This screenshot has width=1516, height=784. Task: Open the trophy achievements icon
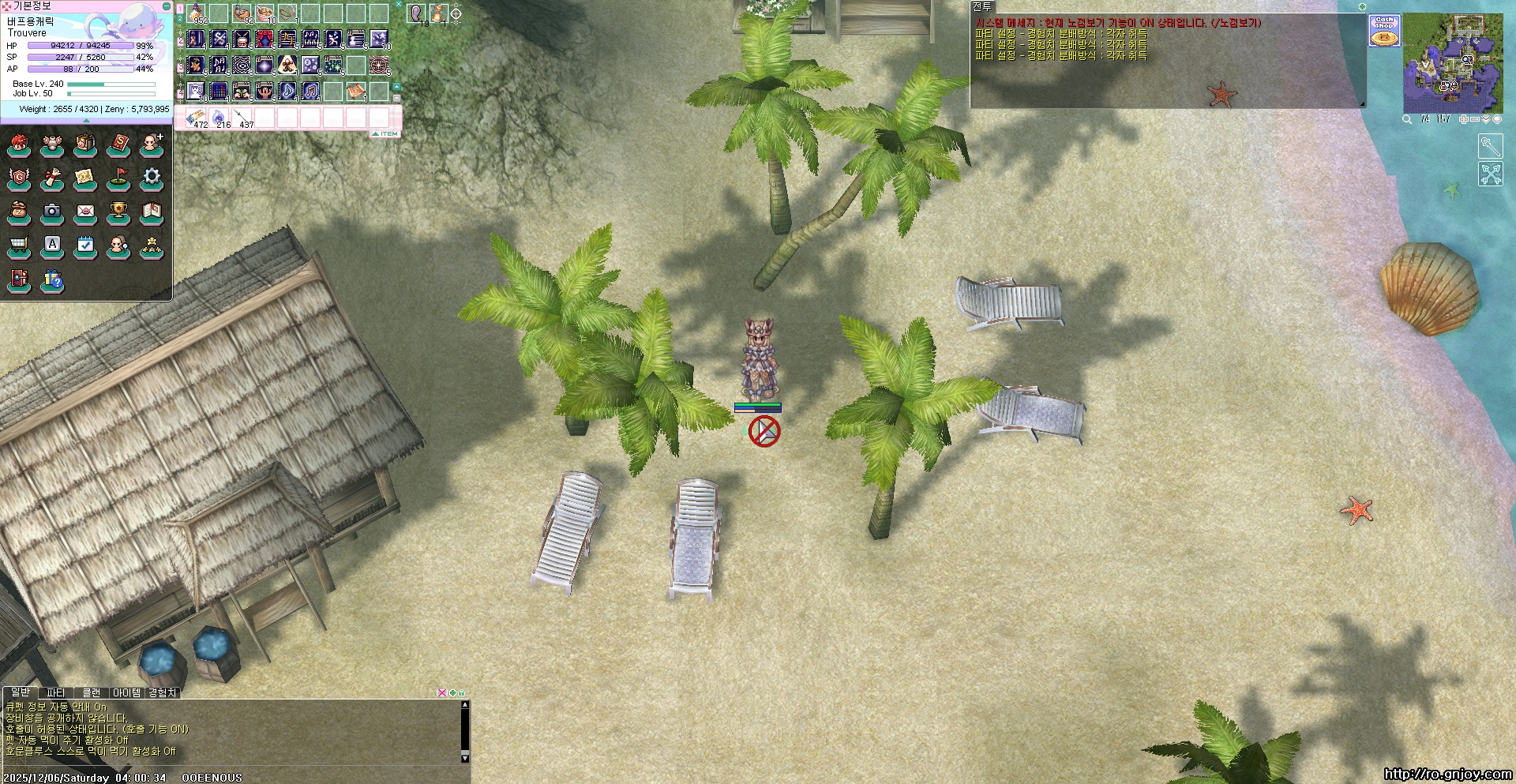point(118,211)
